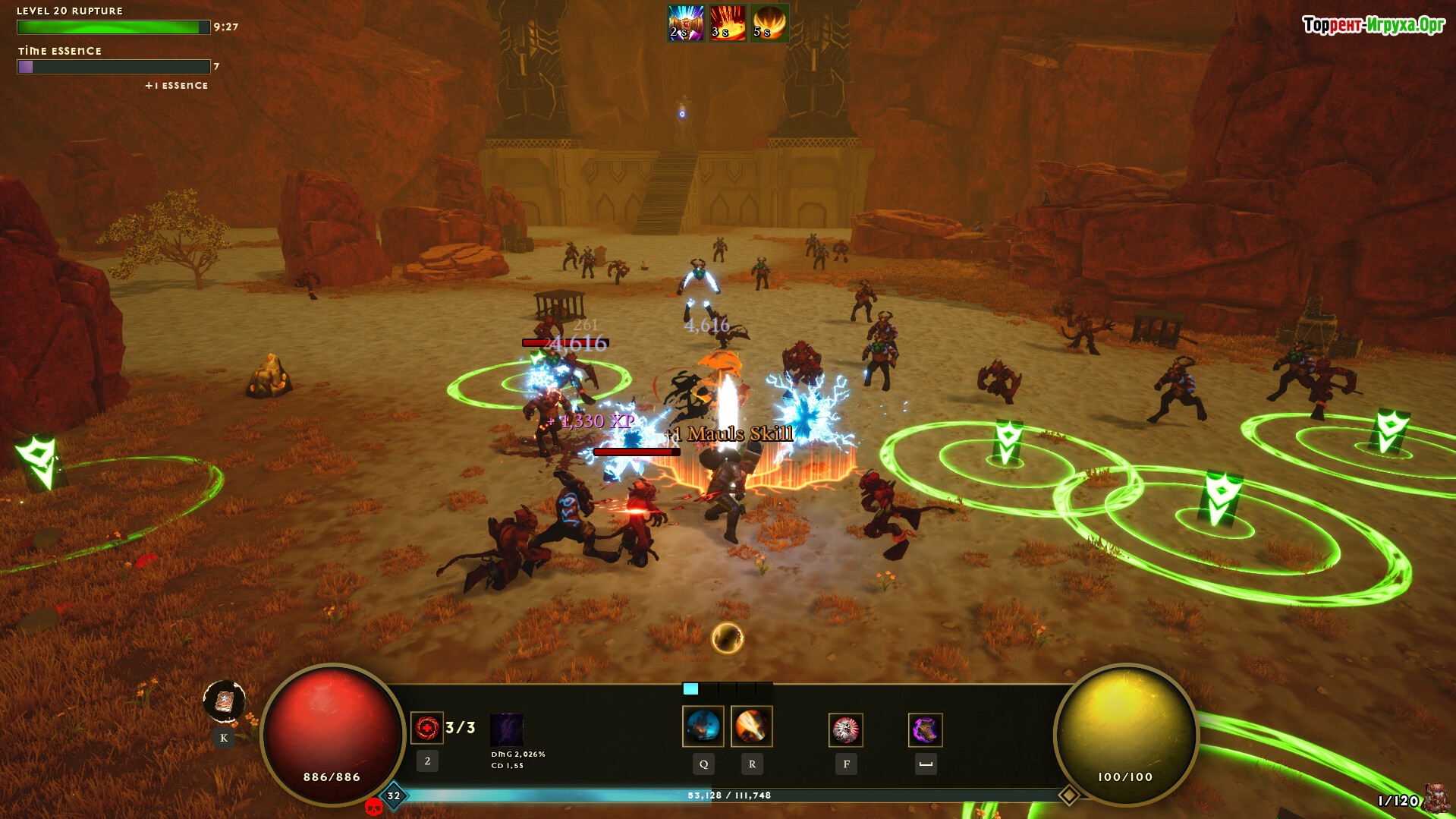
Task: Use the red healing potion slot
Action: point(426,728)
